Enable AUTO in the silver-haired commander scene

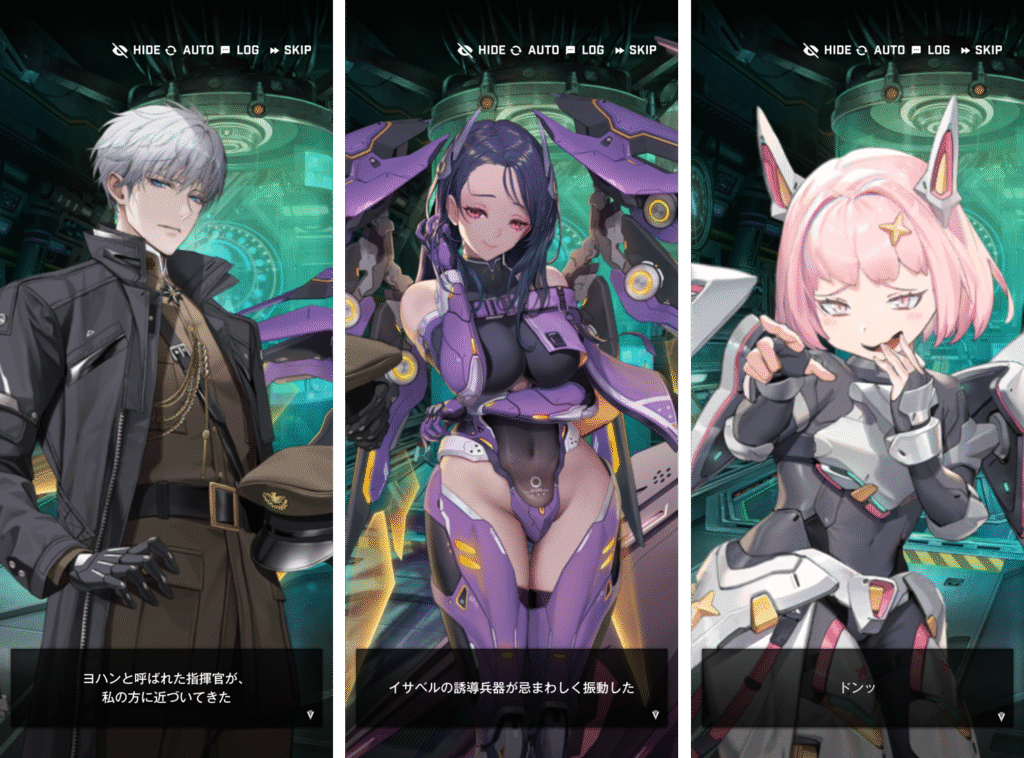(188, 50)
